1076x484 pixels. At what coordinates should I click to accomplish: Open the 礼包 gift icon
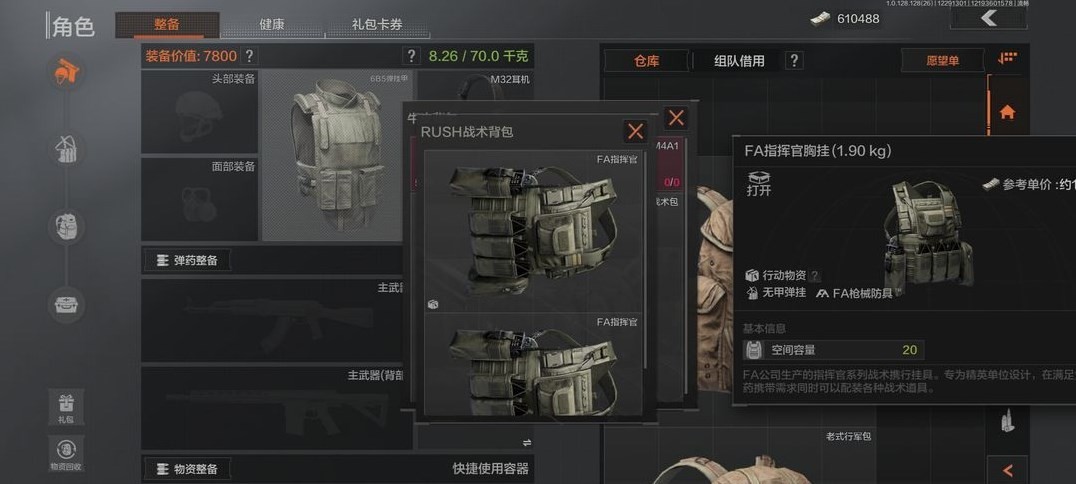pos(66,406)
